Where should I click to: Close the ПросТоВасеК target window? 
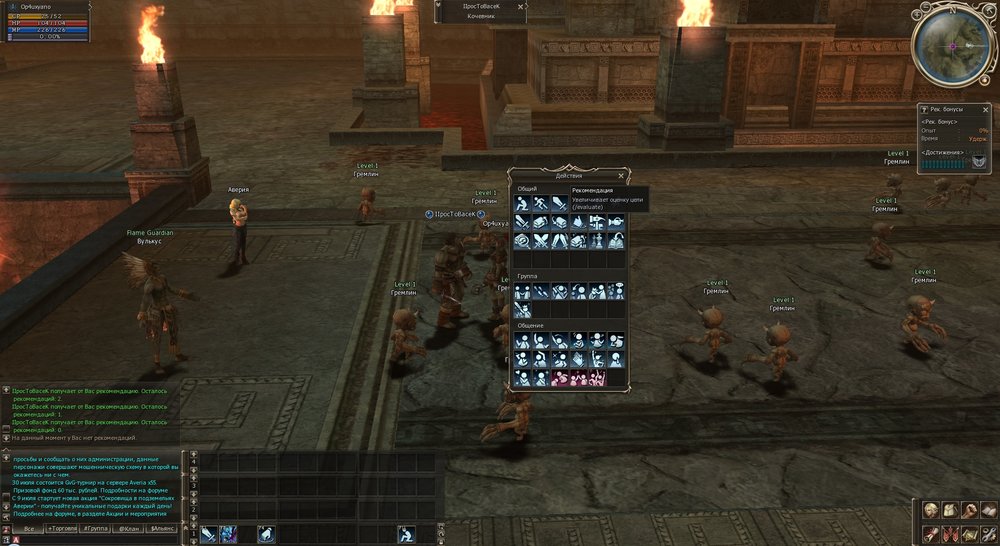click(x=521, y=5)
